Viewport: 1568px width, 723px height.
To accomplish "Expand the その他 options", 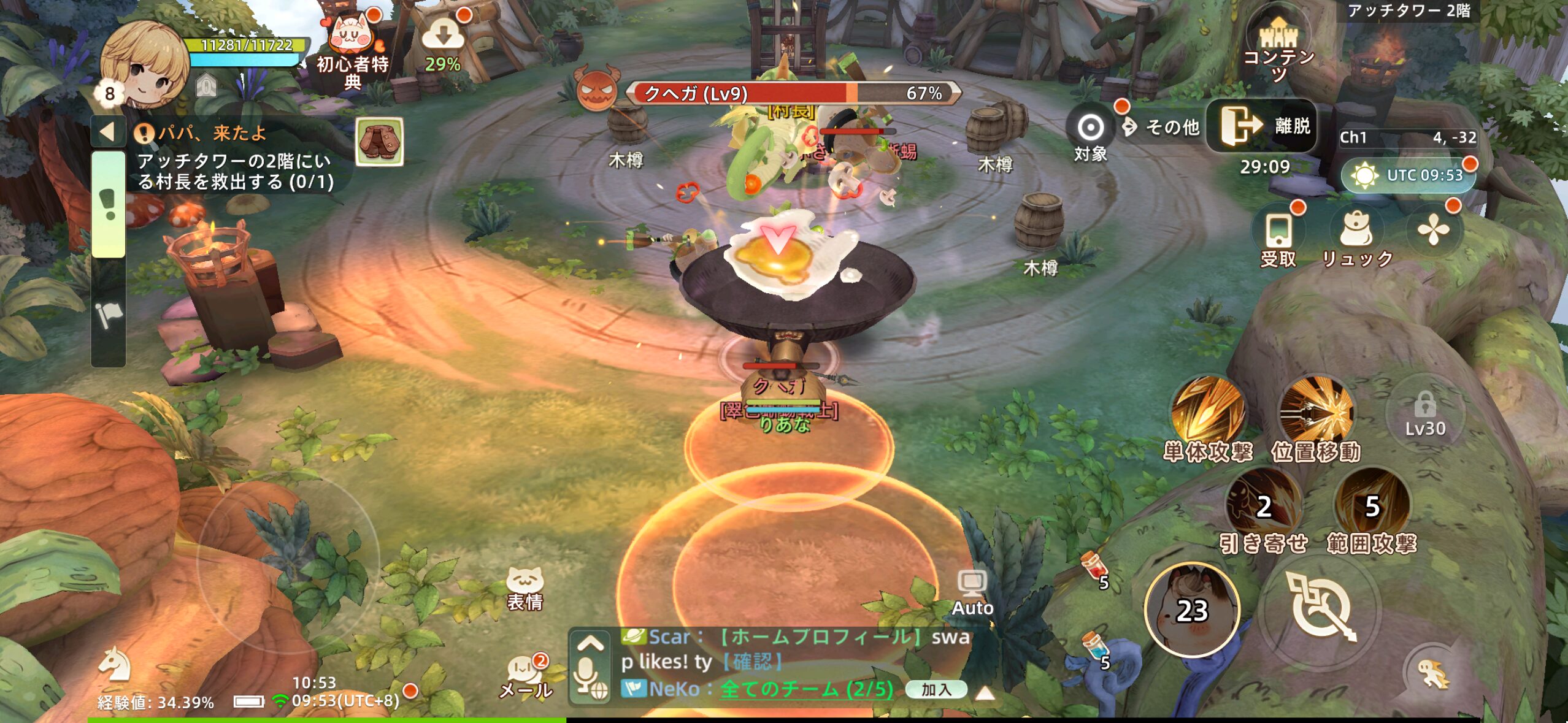I will point(1163,127).
